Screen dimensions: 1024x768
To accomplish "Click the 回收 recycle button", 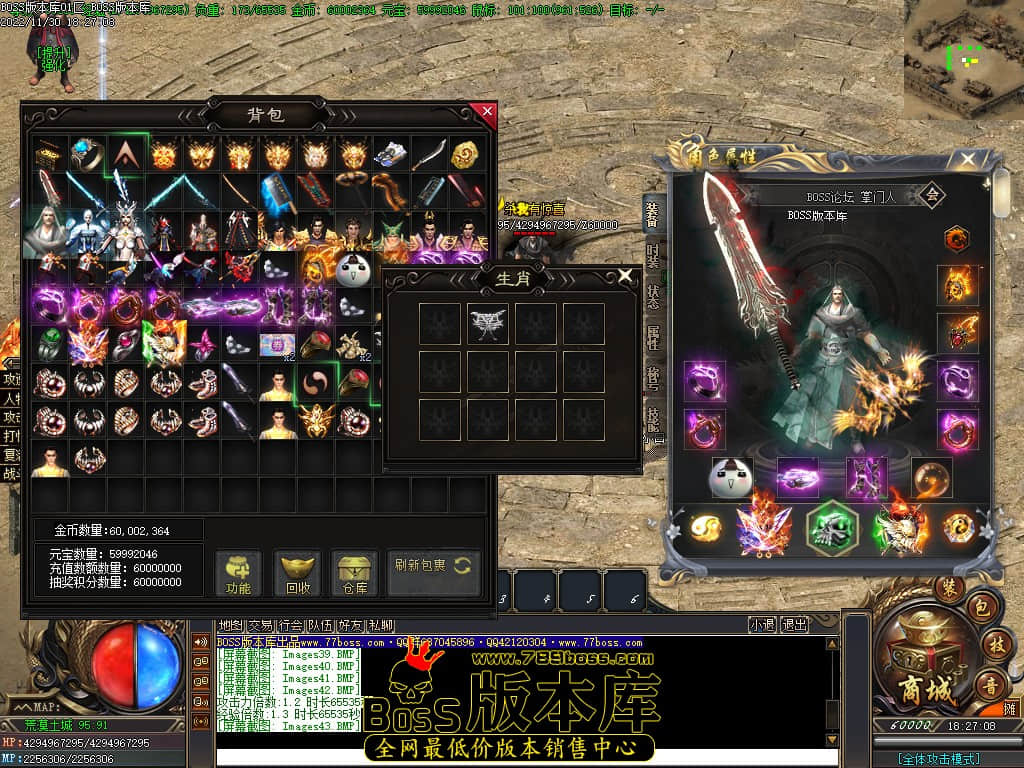I will (298, 573).
